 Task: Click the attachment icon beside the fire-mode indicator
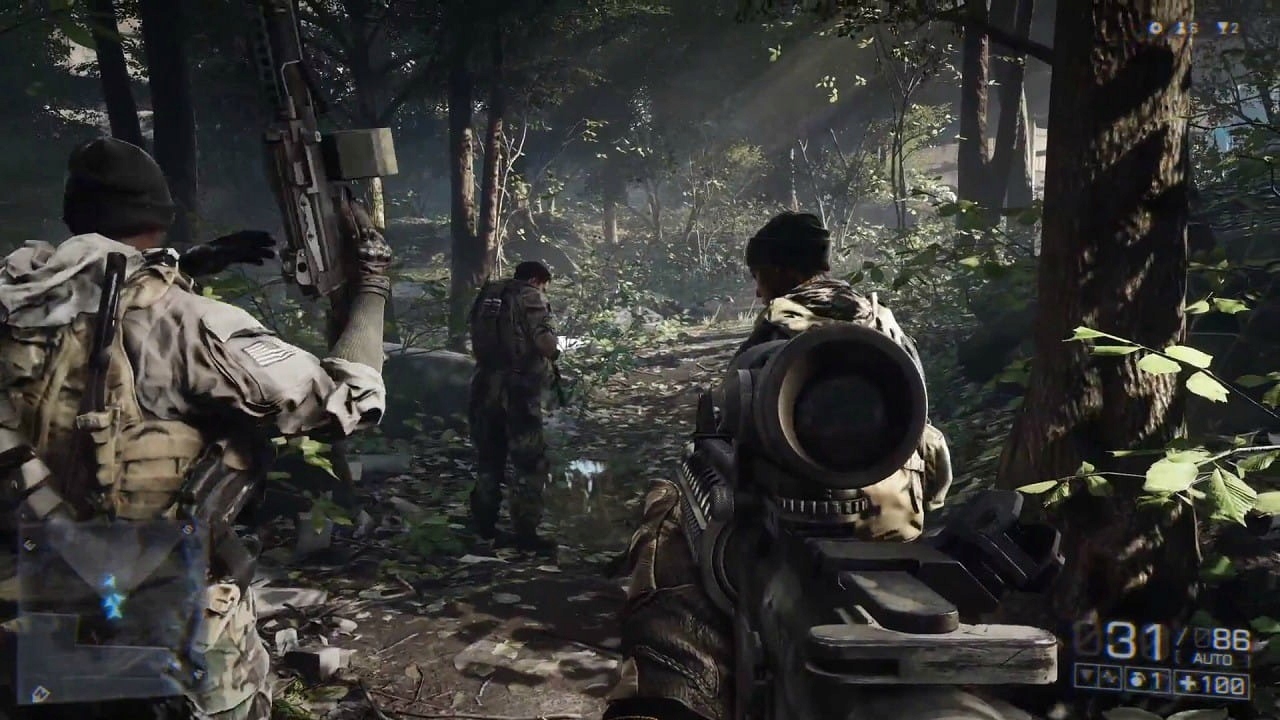pyautogui.click(x=1108, y=677)
